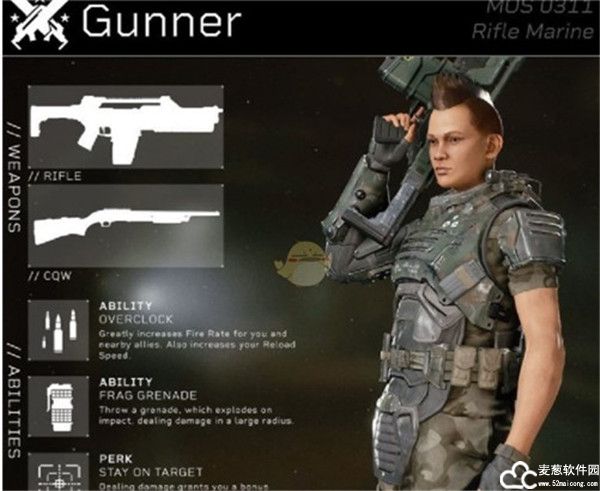
Task: Choose the CQW shotgun weapon slot
Action: (125, 225)
